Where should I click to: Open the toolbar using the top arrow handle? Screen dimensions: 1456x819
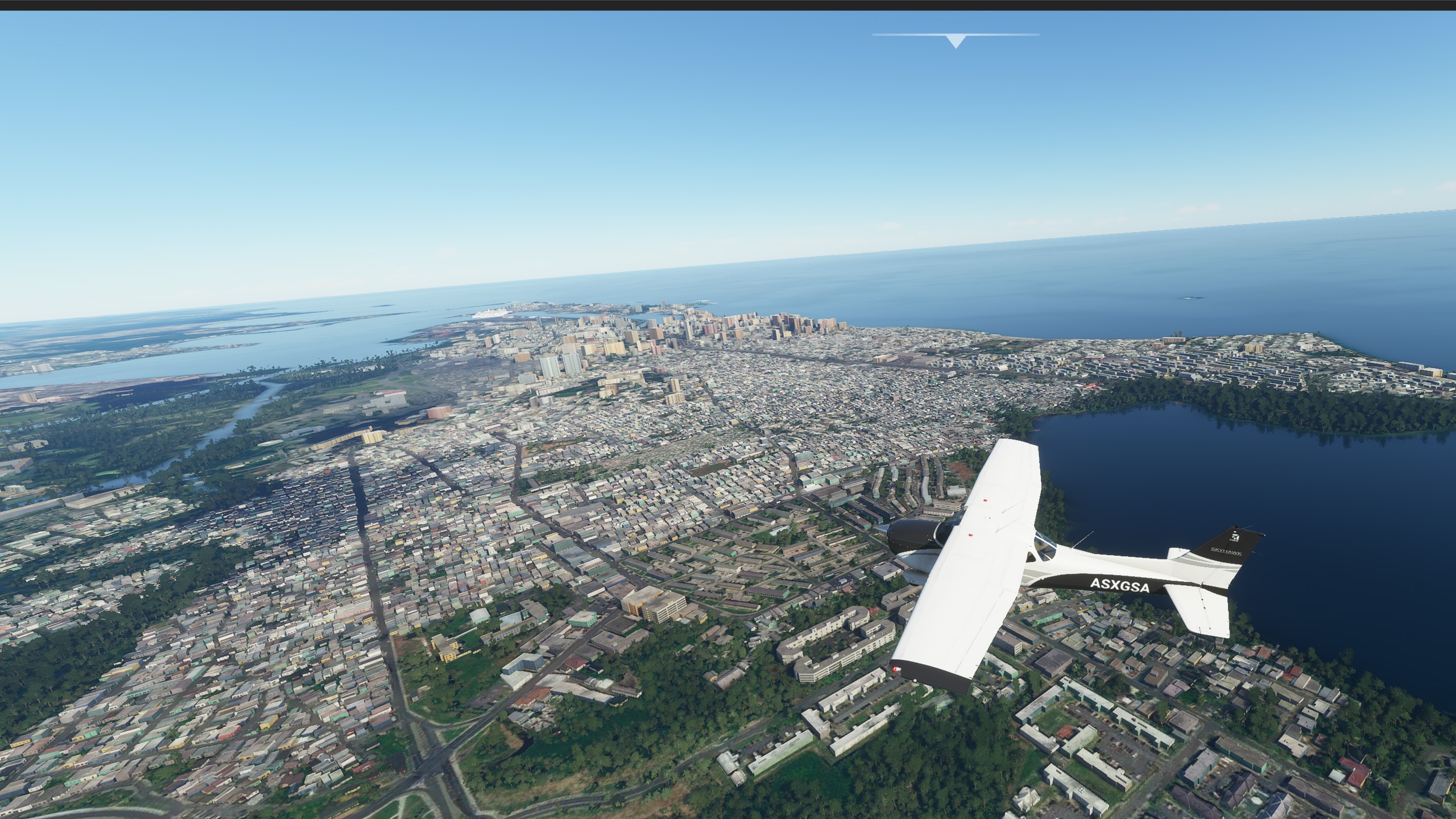(956, 41)
